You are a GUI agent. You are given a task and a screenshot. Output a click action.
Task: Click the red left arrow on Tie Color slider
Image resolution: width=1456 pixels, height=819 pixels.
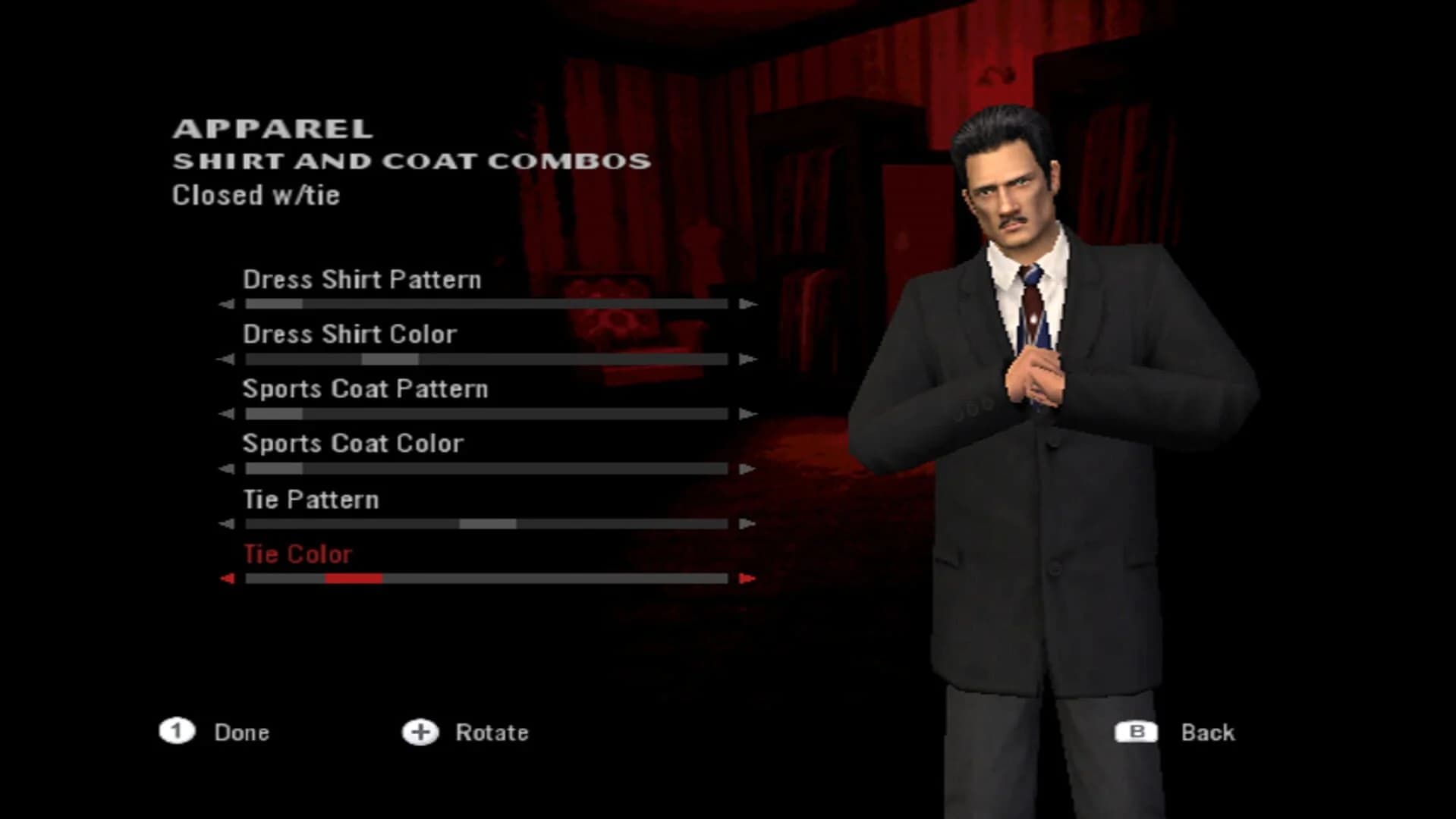[225, 579]
